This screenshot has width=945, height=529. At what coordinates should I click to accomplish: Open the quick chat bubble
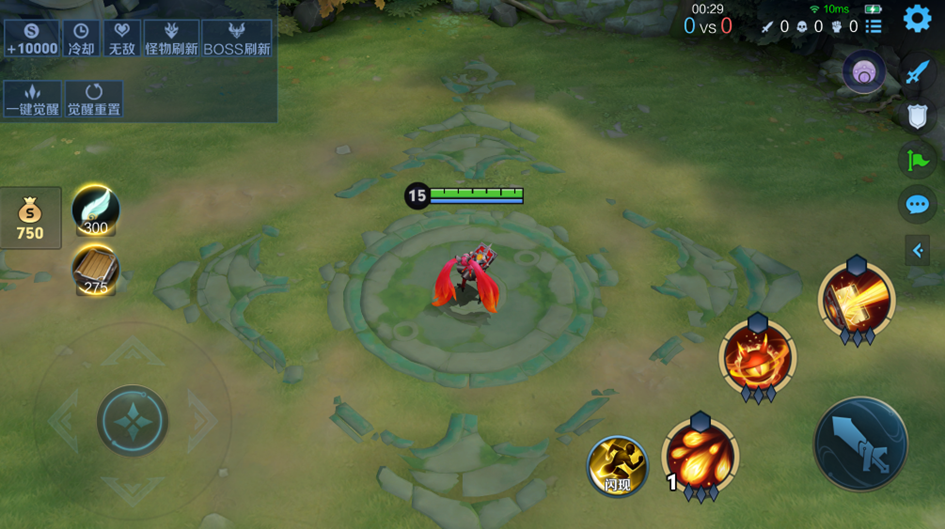(x=917, y=205)
